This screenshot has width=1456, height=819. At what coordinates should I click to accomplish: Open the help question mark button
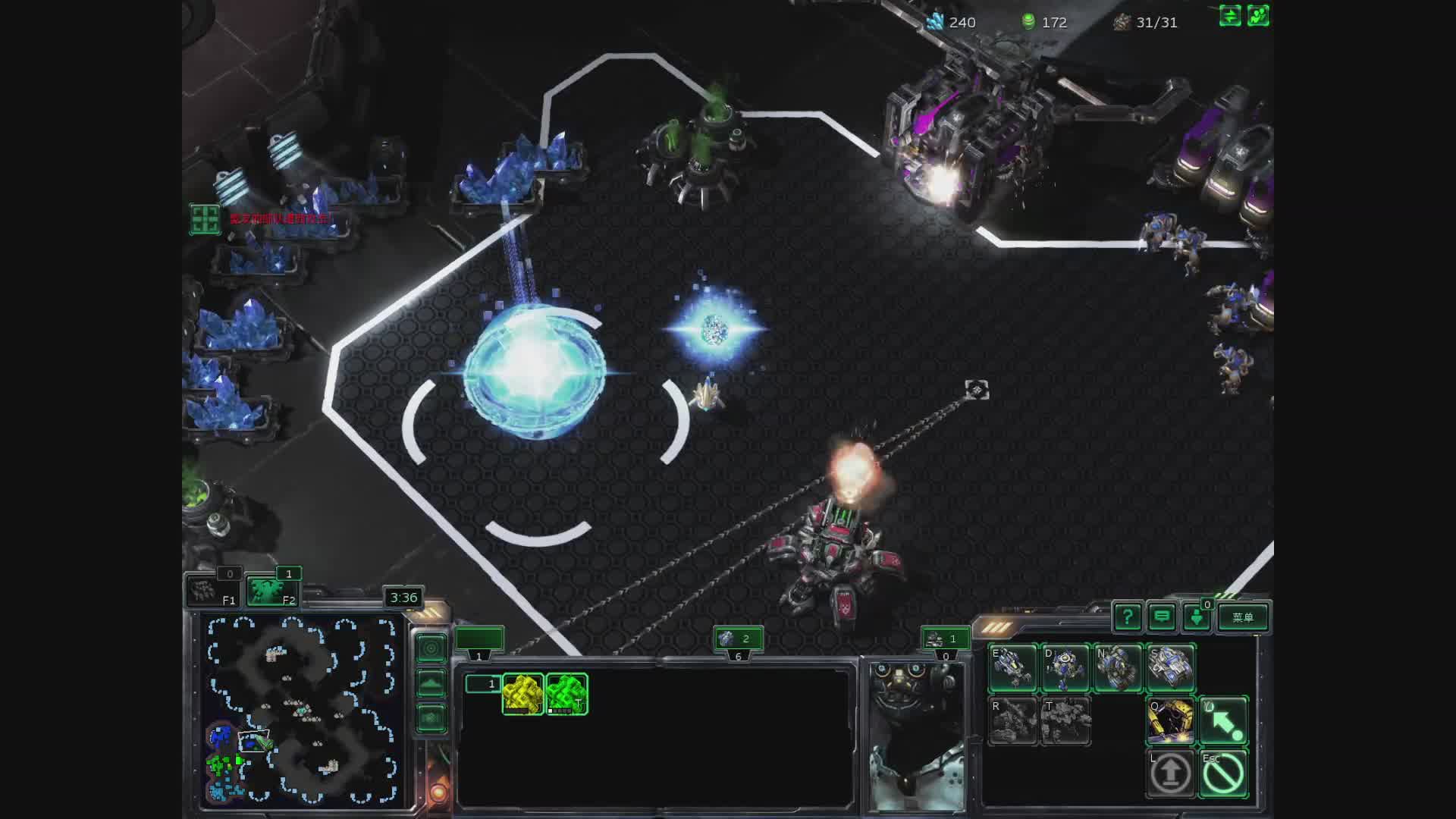(1127, 617)
